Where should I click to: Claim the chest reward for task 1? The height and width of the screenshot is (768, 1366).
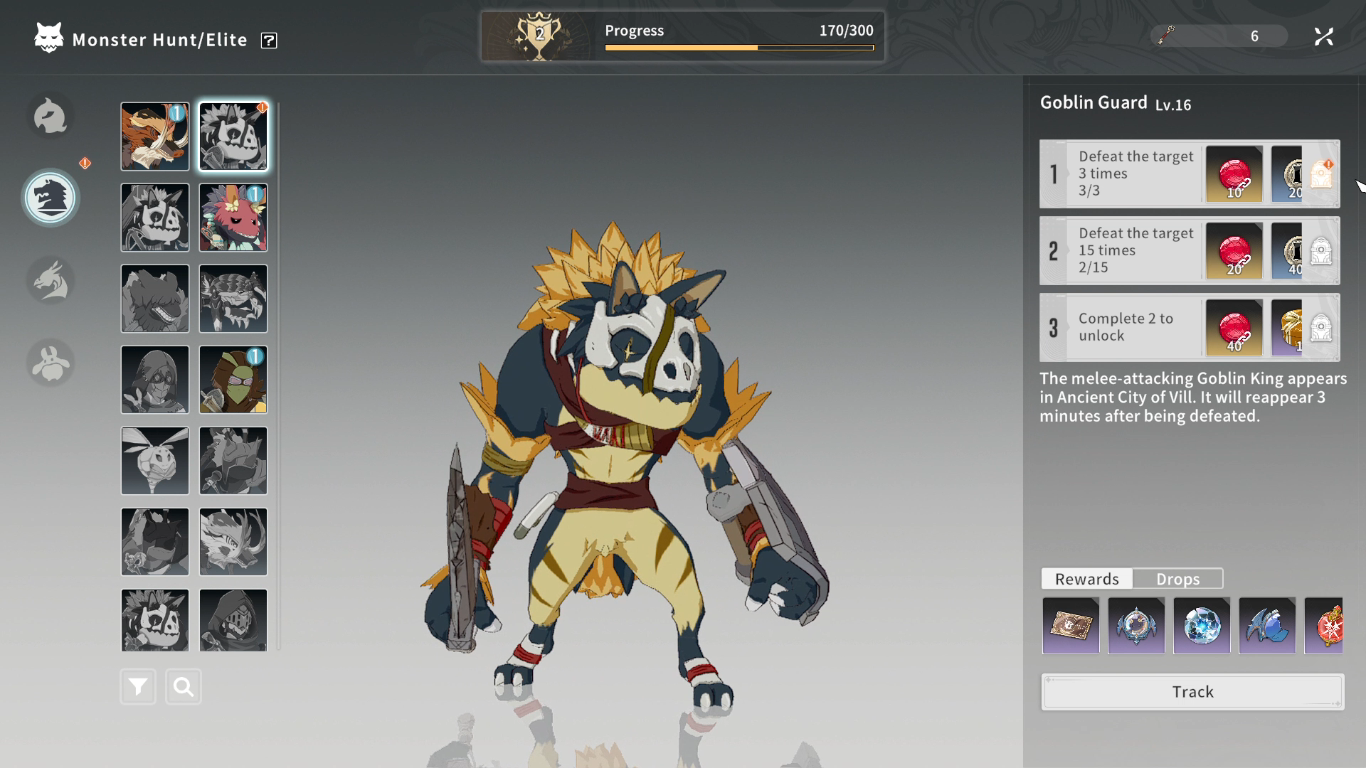(x=1321, y=175)
